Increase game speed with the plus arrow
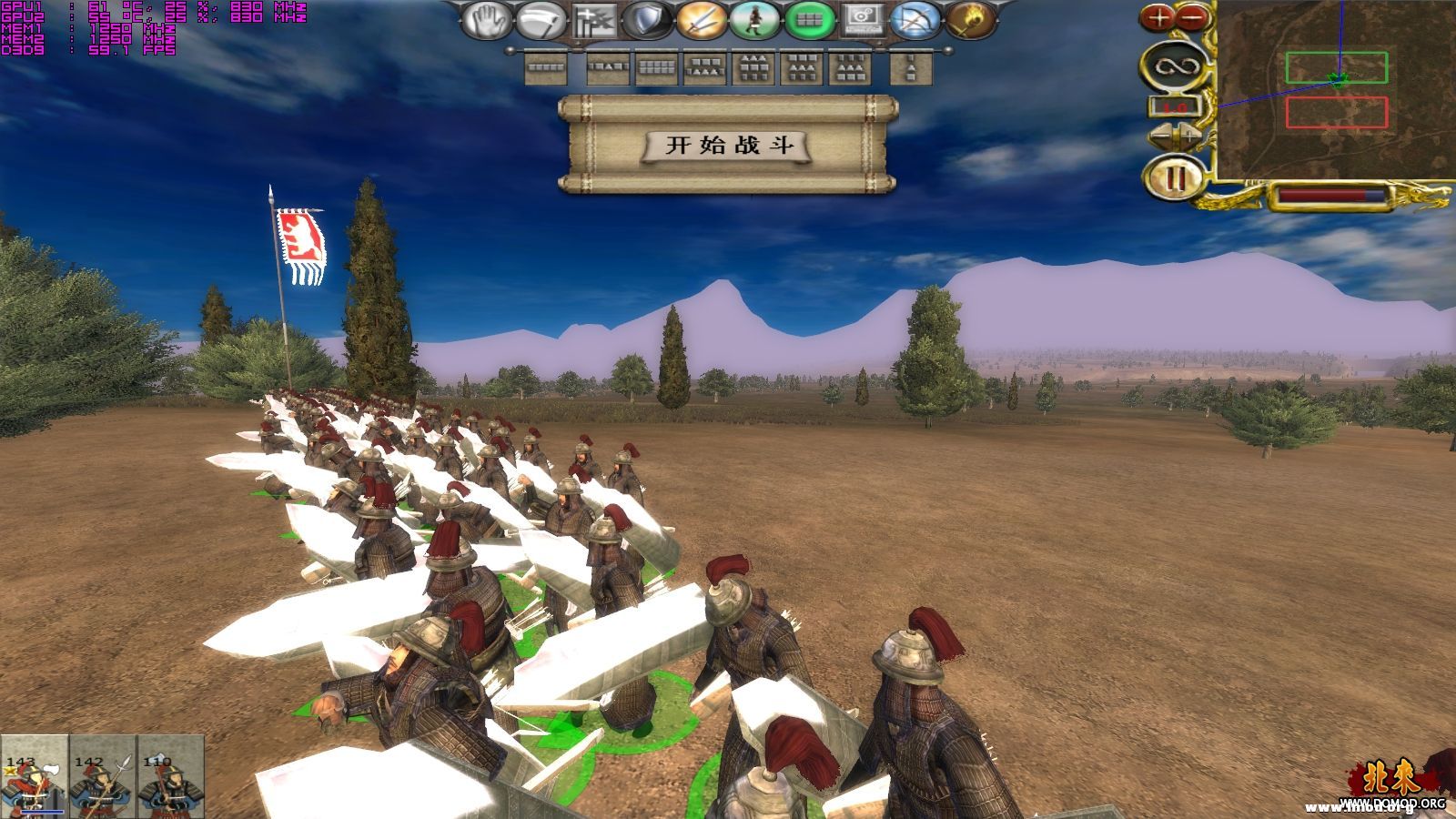This screenshot has width=1456, height=819. 1188,135
